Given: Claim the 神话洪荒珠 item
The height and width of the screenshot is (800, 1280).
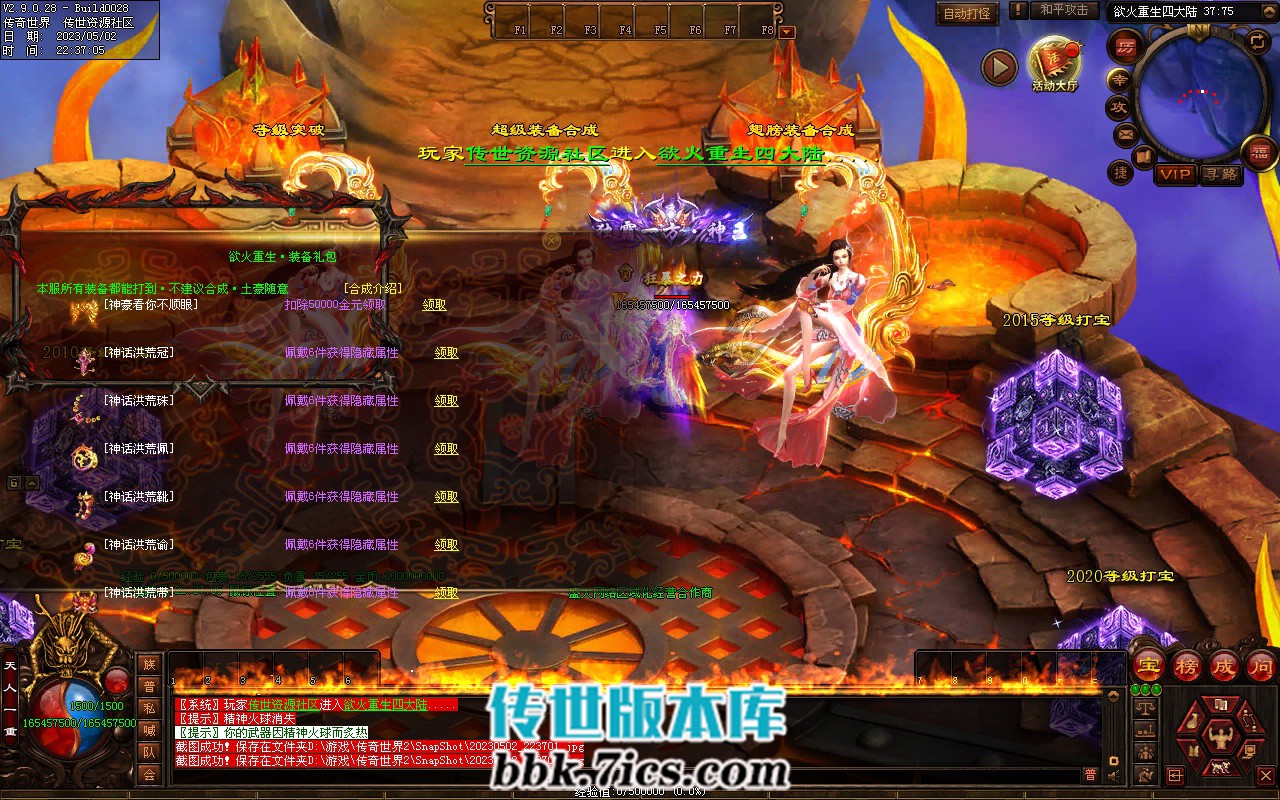Looking at the screenshot, I should pos(446,401).
